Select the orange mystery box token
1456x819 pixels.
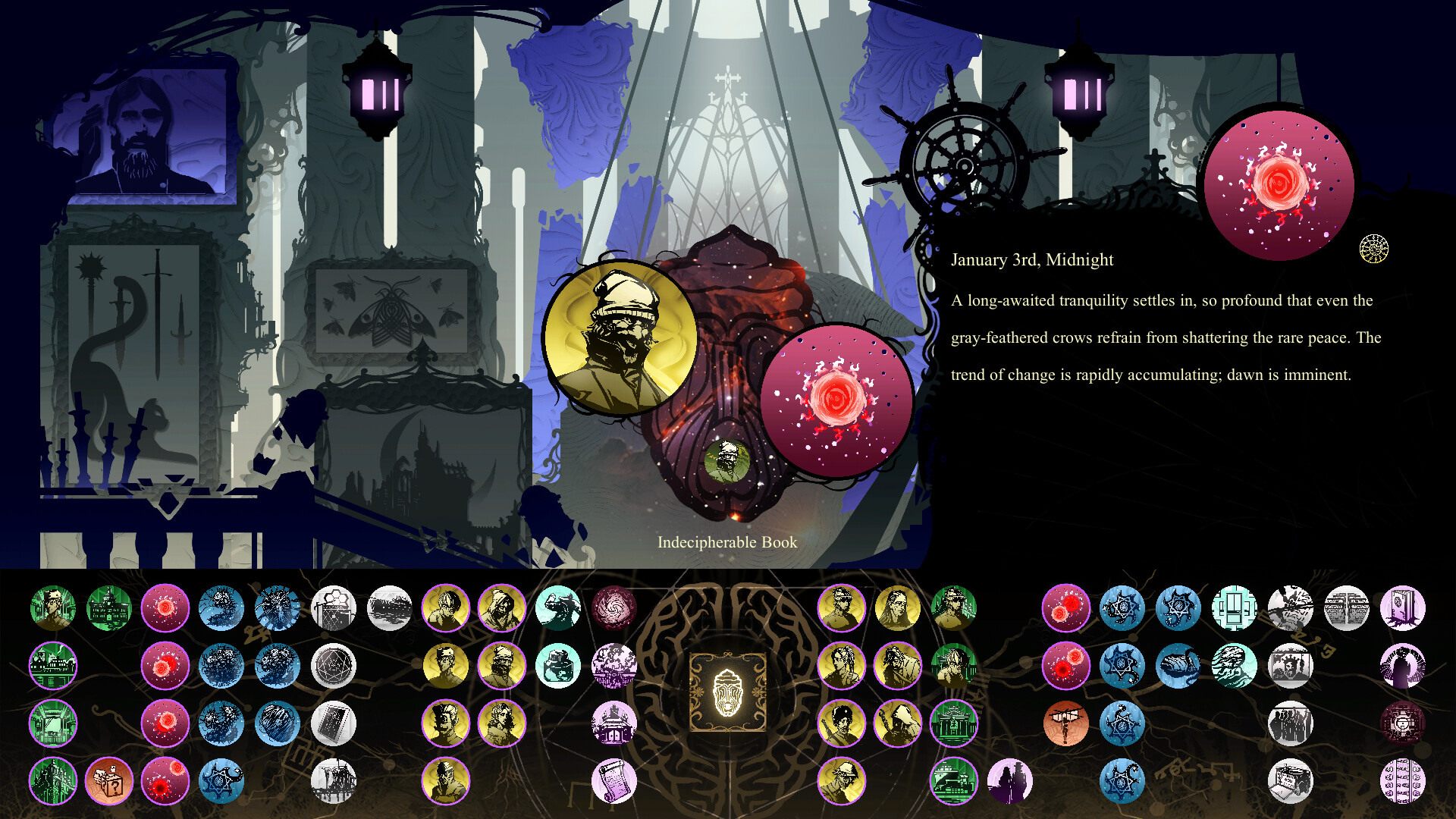109,781
